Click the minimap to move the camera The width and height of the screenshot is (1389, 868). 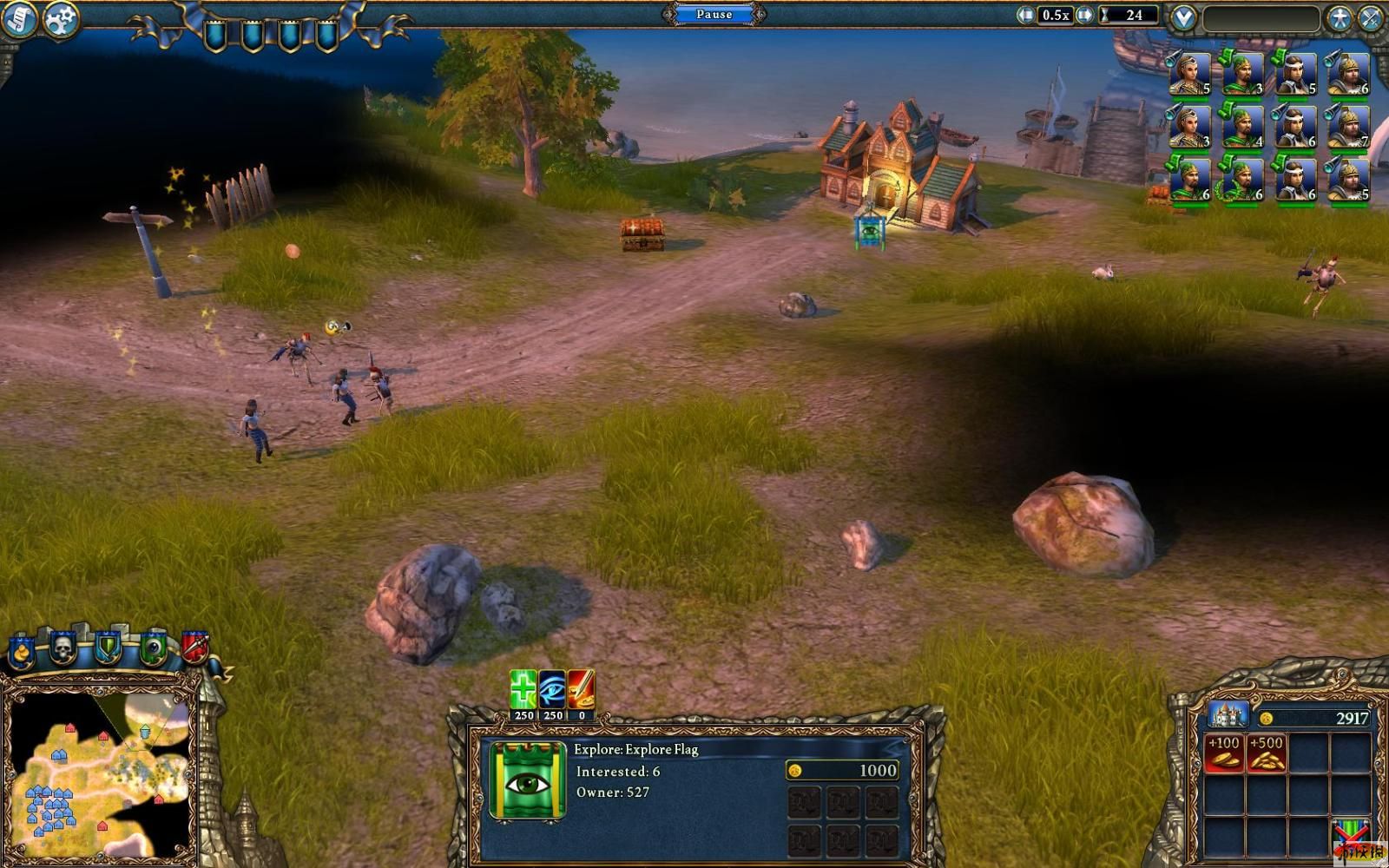click(100, 773)
